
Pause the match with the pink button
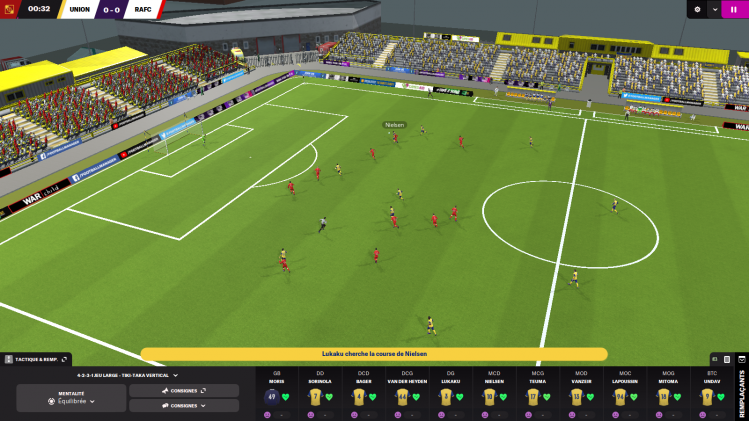[740, 9]
